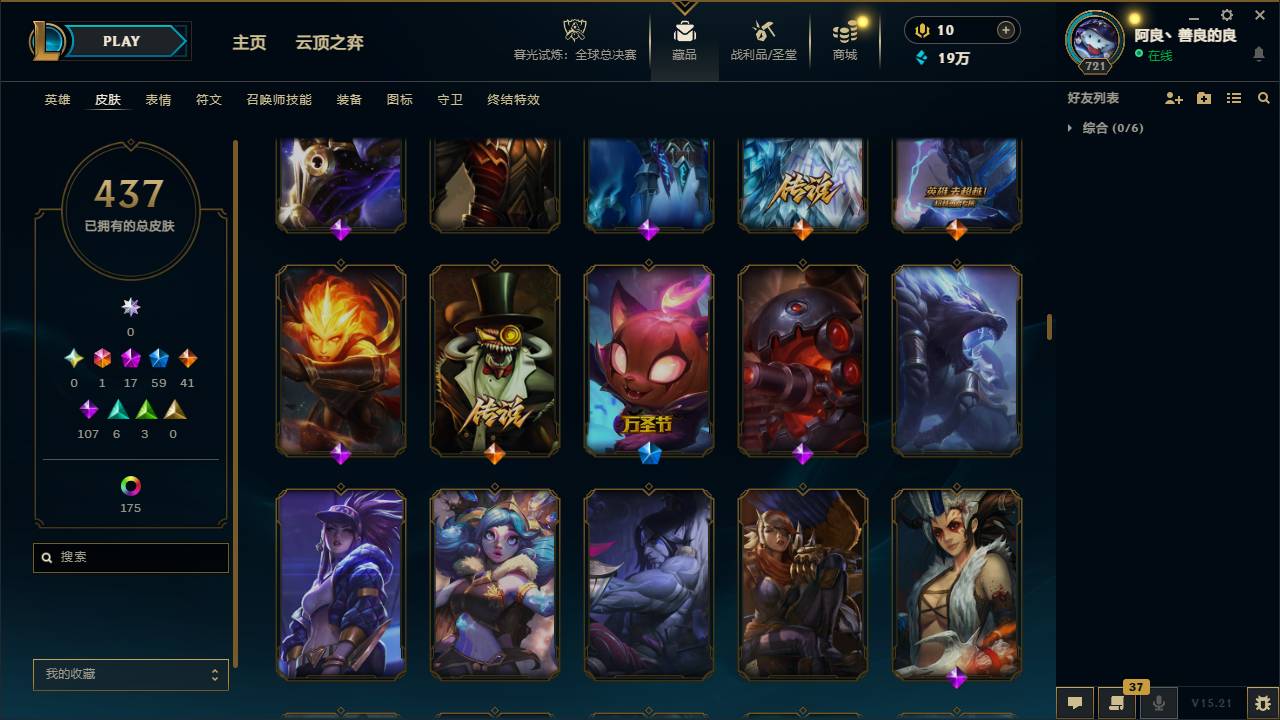Toggle the friend list display options
1280x720 pixels.
click(x=1233, y=97)
